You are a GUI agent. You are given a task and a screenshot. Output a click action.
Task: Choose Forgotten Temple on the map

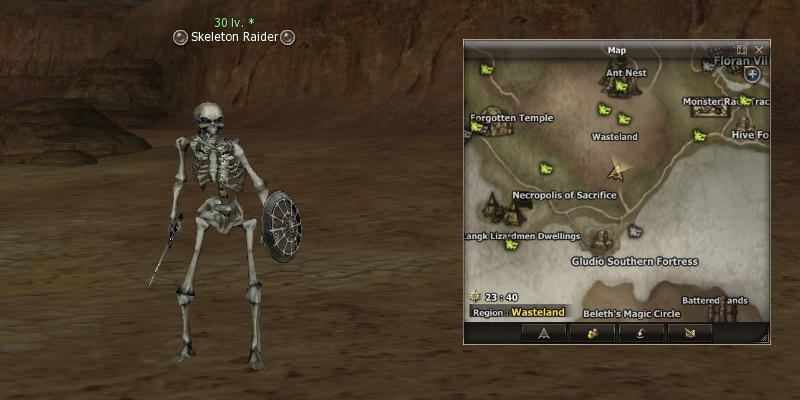(x=511, y=117)
